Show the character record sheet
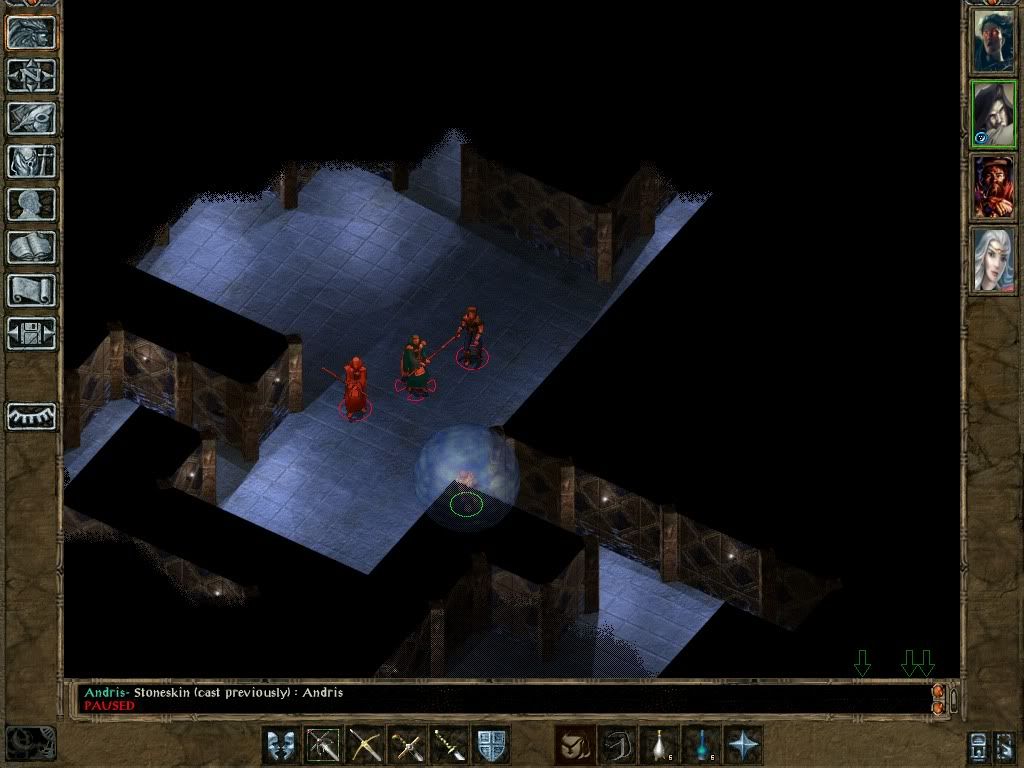Image resolution: width=1024 pixels, height=768 pixels. click(32, 204)
